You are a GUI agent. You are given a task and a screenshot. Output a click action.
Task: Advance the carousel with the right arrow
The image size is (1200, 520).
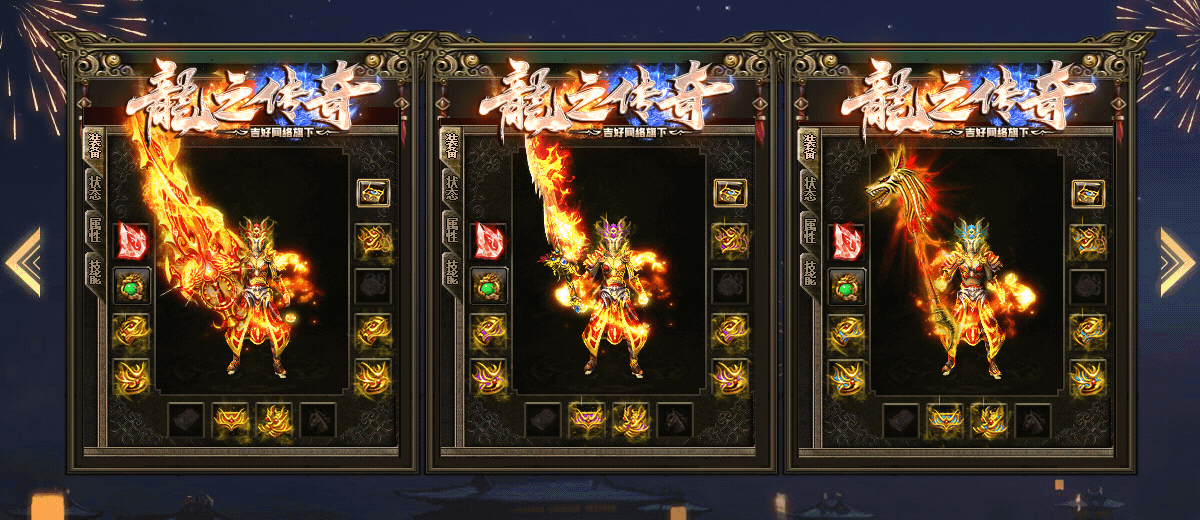point(1176,262)
